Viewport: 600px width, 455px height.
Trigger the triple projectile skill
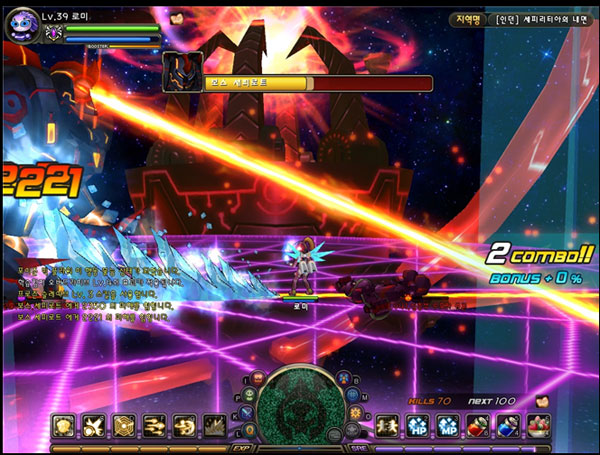(154, 425)
